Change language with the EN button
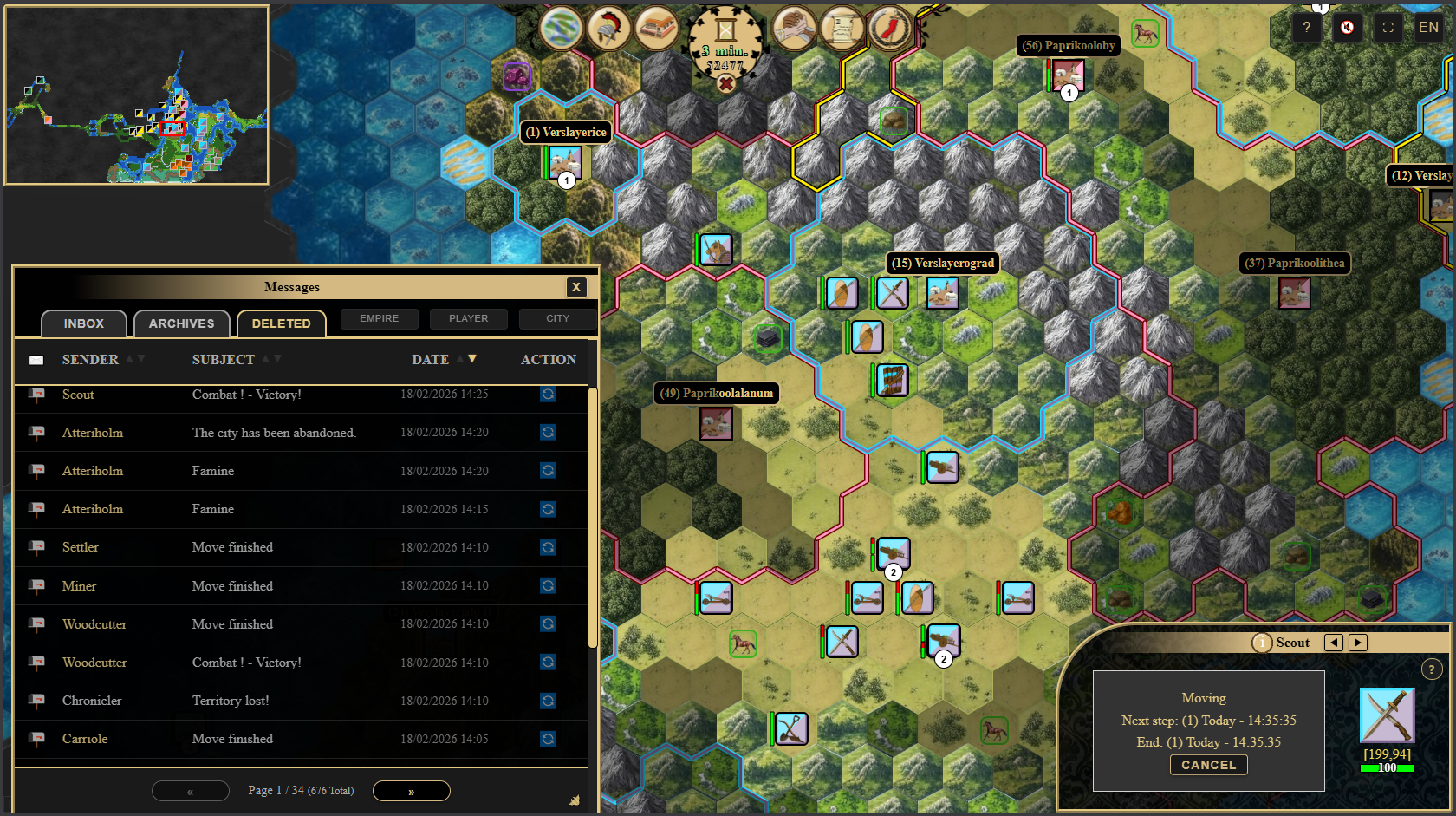This screenshot has height=816, width=1456. [x=1428, y=28]
